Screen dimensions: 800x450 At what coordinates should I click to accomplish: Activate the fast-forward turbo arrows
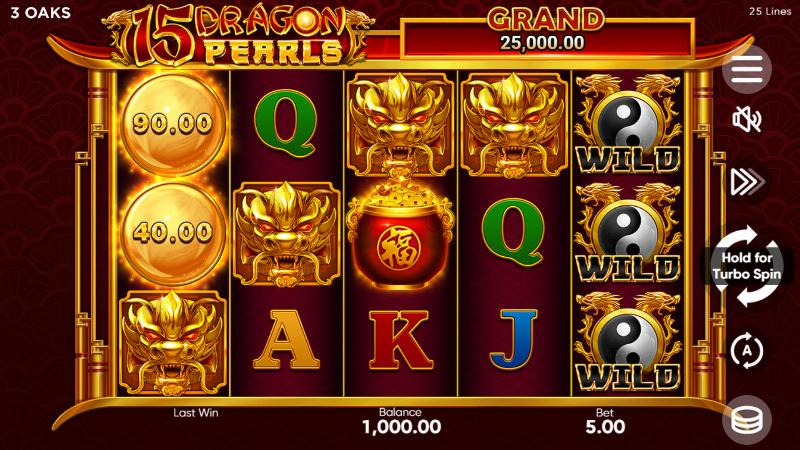[x=746, y=181]
